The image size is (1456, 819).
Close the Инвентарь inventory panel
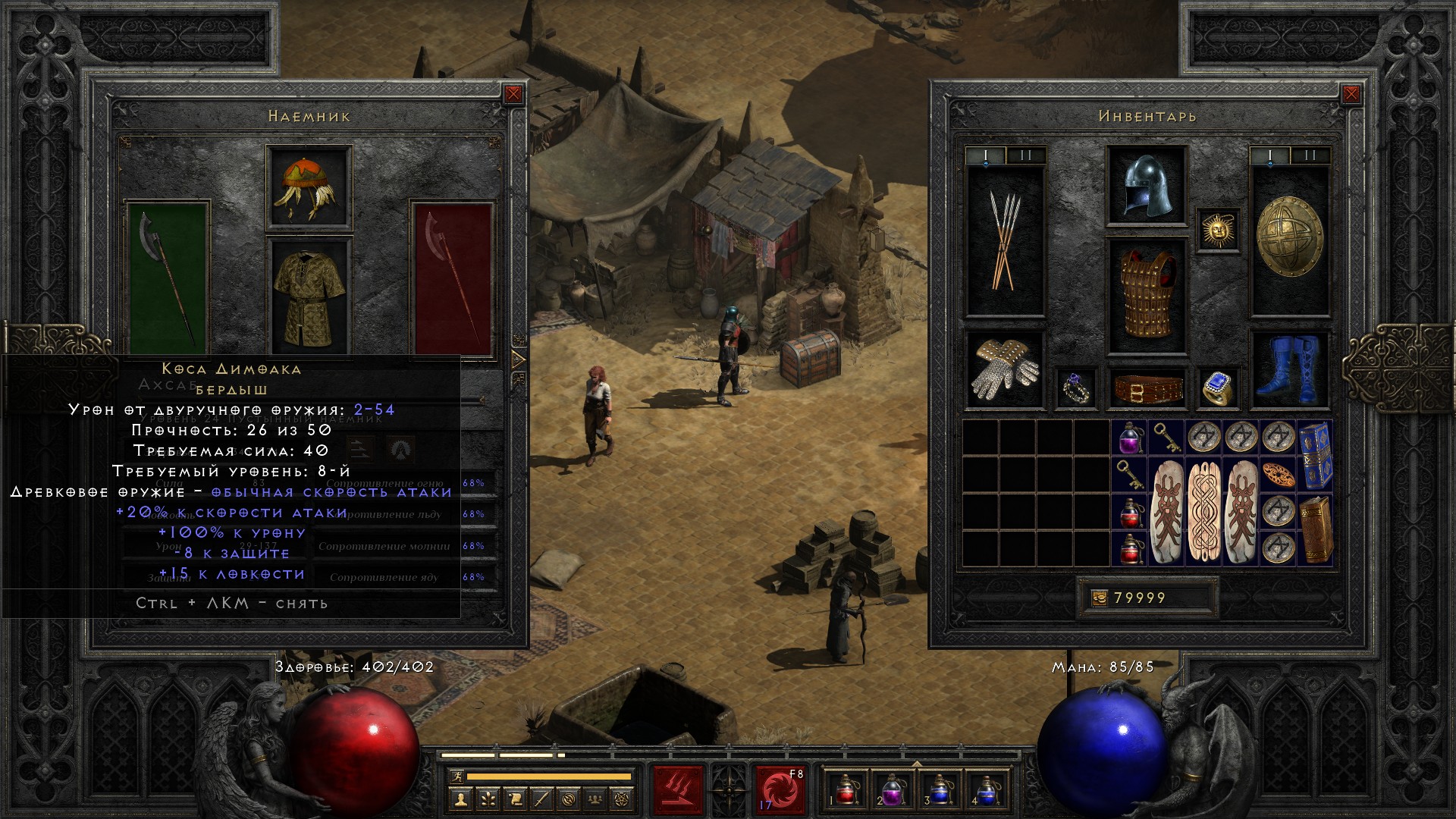coord(1351,94)
